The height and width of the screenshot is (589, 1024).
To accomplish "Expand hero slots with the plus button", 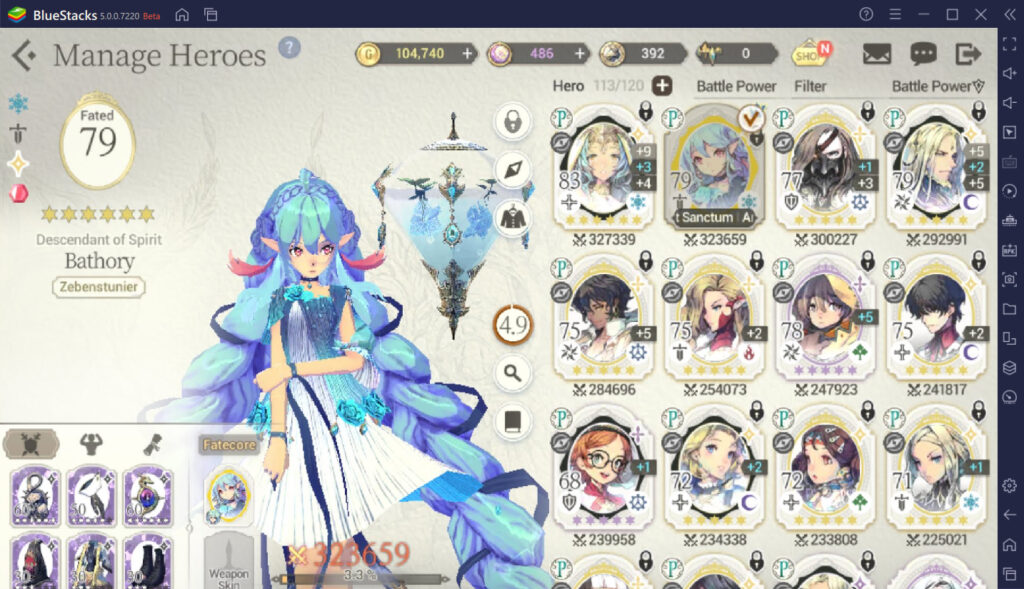I will (662, 86).
